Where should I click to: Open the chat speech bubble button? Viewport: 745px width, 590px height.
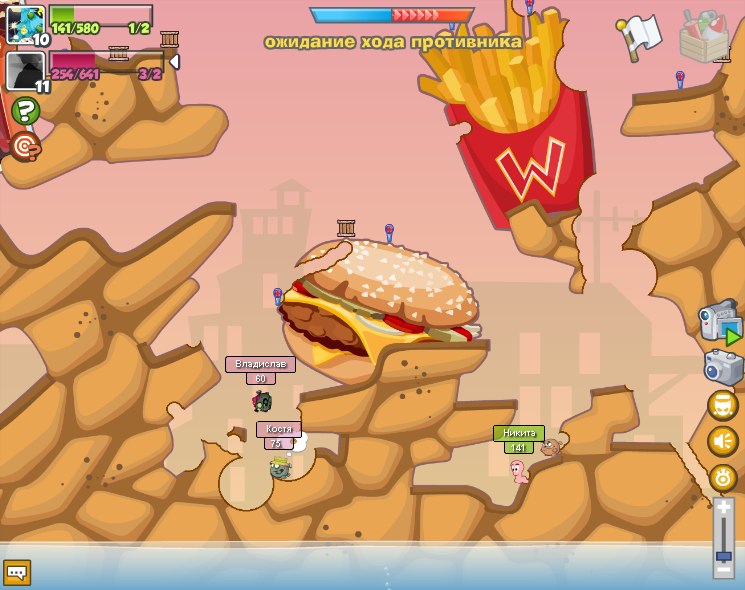(17, 572)
